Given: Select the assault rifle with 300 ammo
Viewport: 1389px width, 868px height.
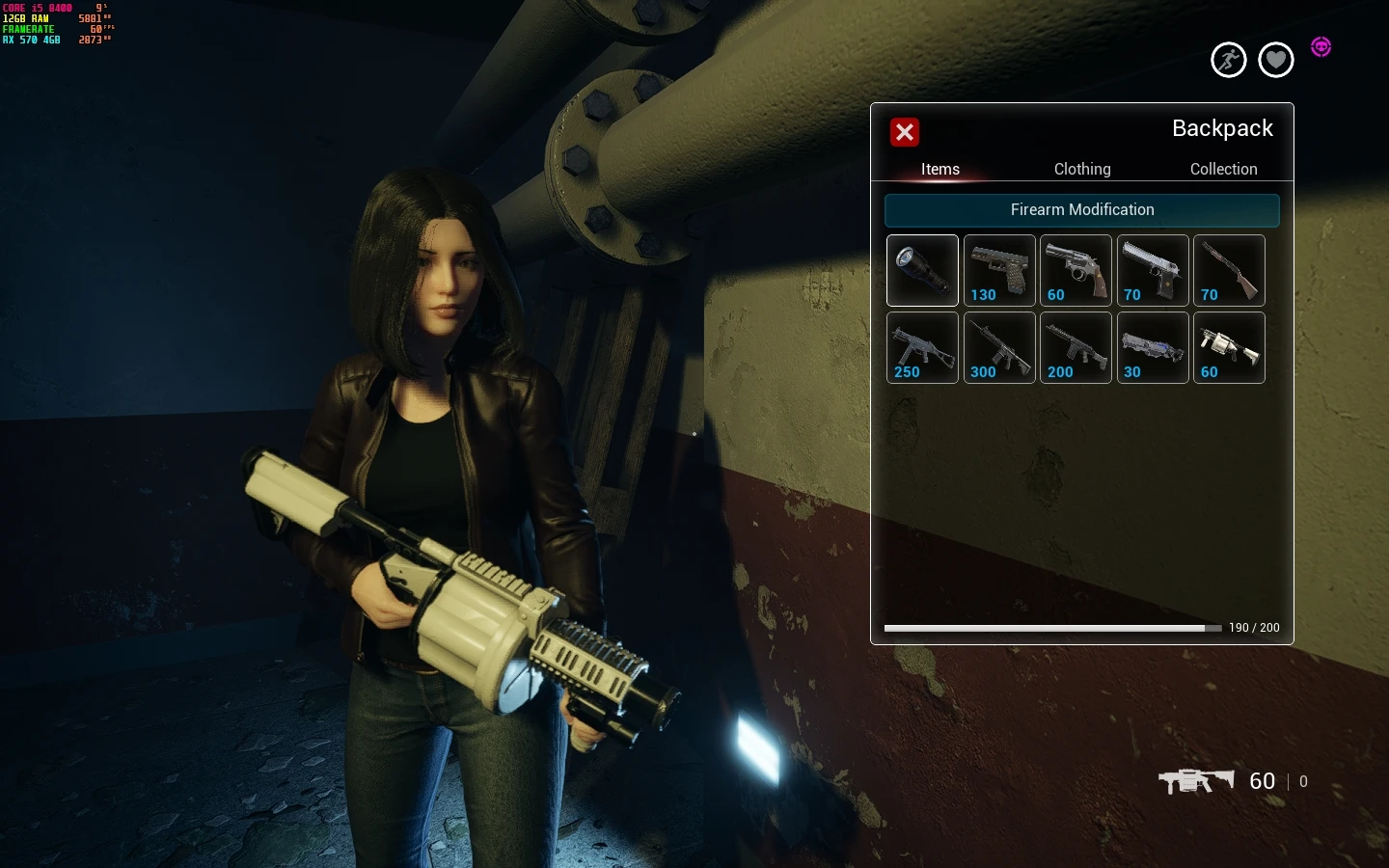Looking at the screenshot, I should point(999,347).
